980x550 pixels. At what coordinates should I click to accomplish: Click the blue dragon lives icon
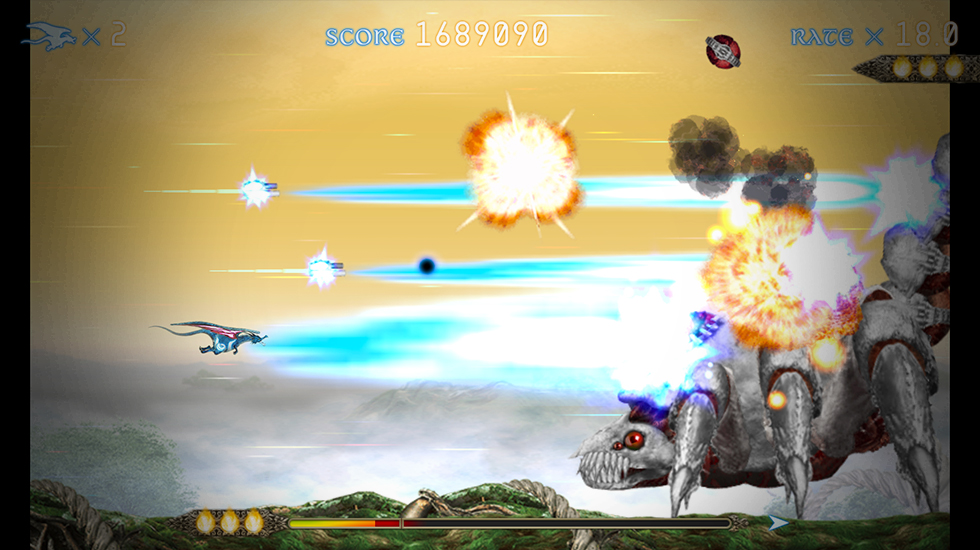[49, 37]
